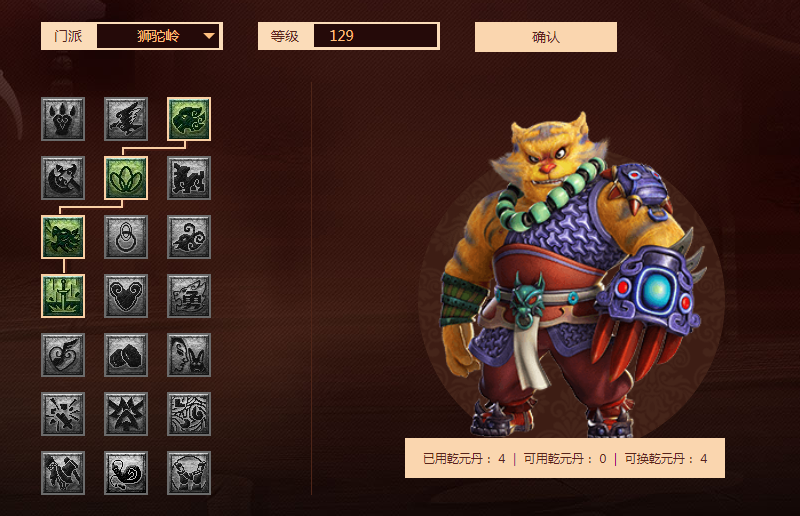800x516 pixels.
Task: Select the green sword skill icon
Action: [63, 296]
